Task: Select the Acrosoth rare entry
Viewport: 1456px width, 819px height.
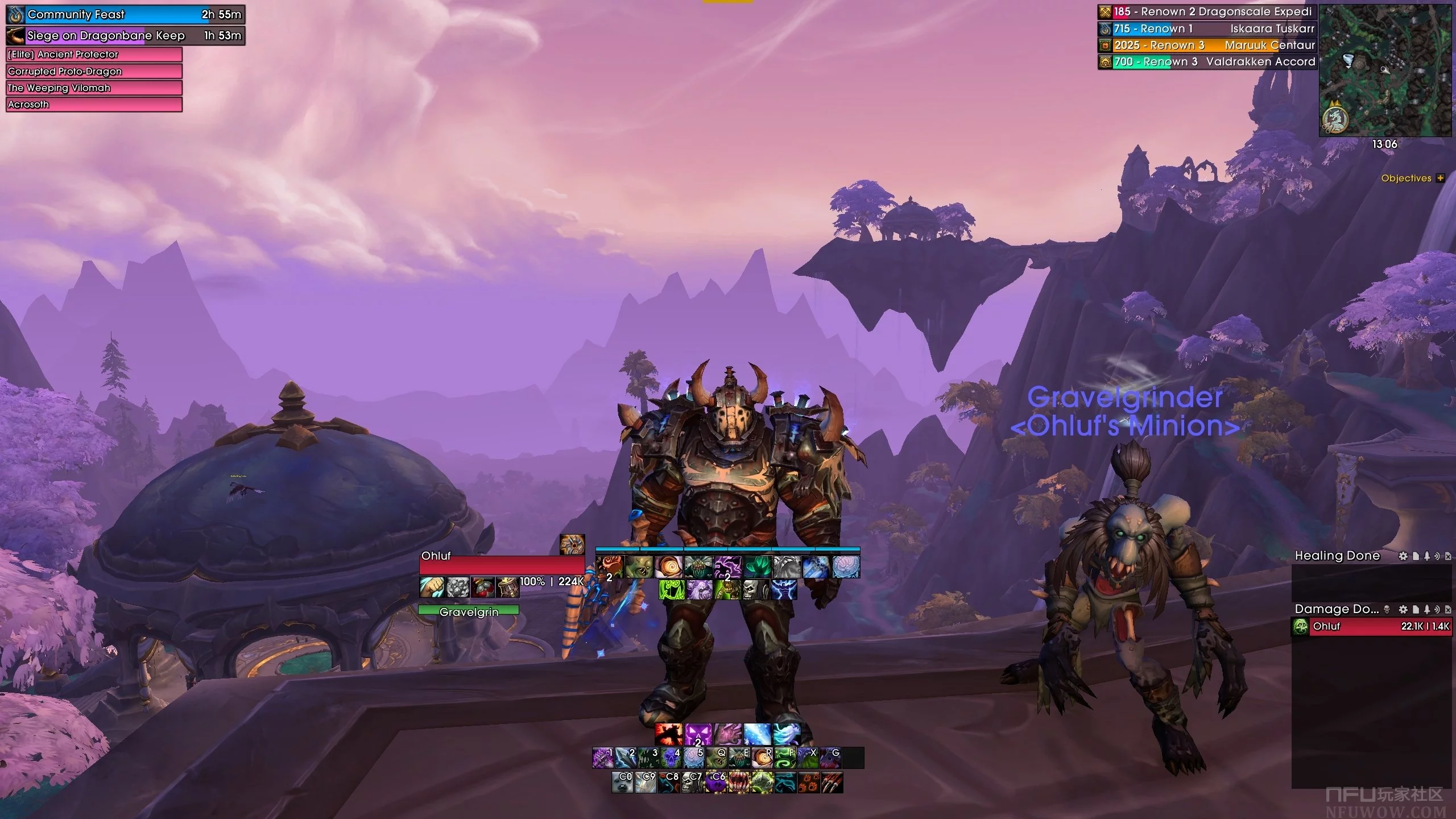Action: 94,104
